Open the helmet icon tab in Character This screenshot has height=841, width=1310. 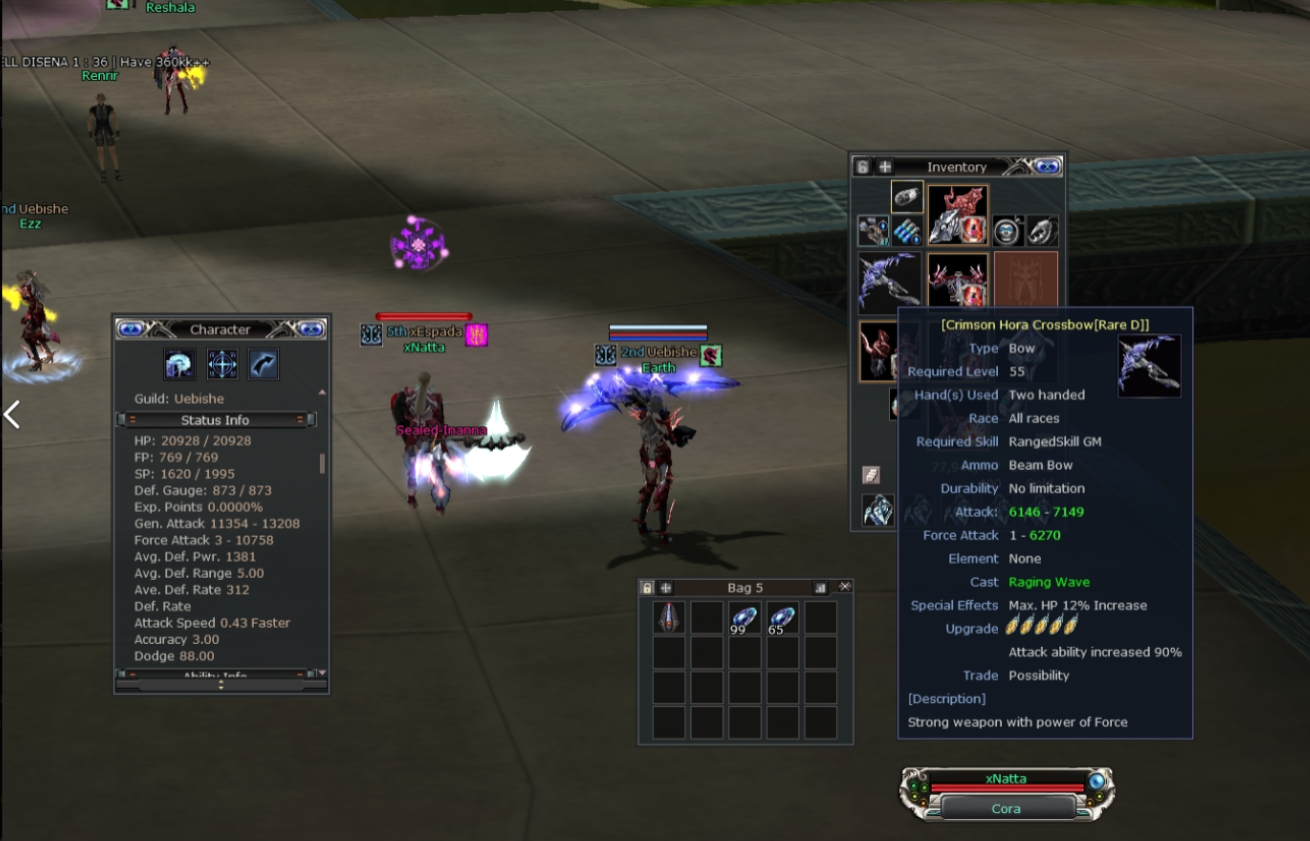[180, 364]
